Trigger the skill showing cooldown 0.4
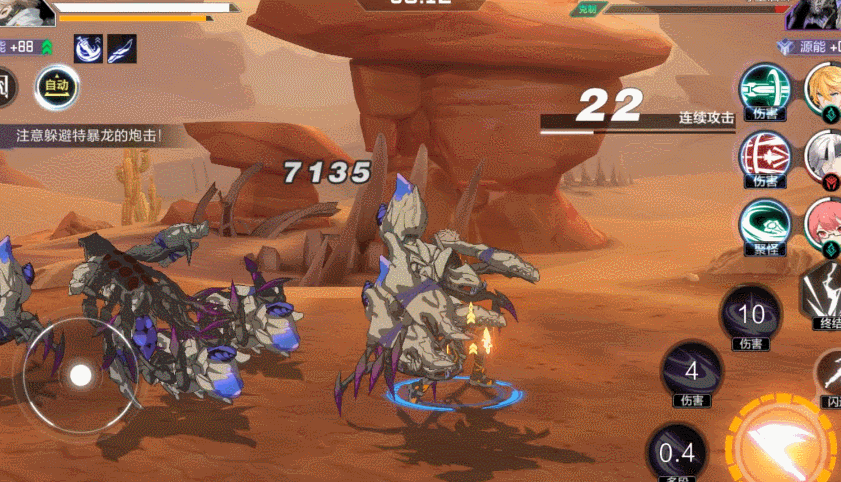The image size is (841, 482). pos(676,453)
